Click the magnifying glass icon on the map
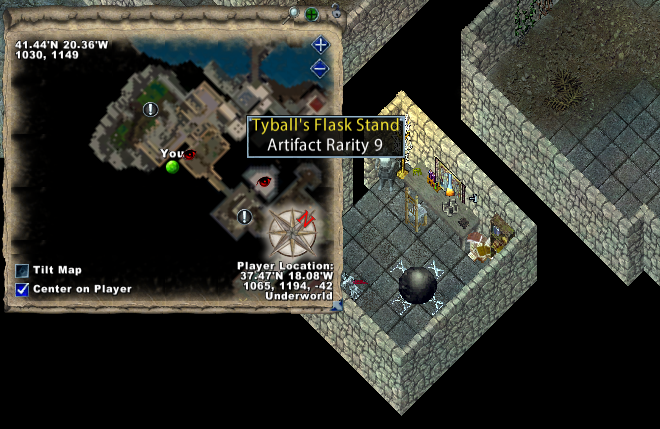Image resolution: width=660 pixels, height=429 pixels. pos(293,13)
